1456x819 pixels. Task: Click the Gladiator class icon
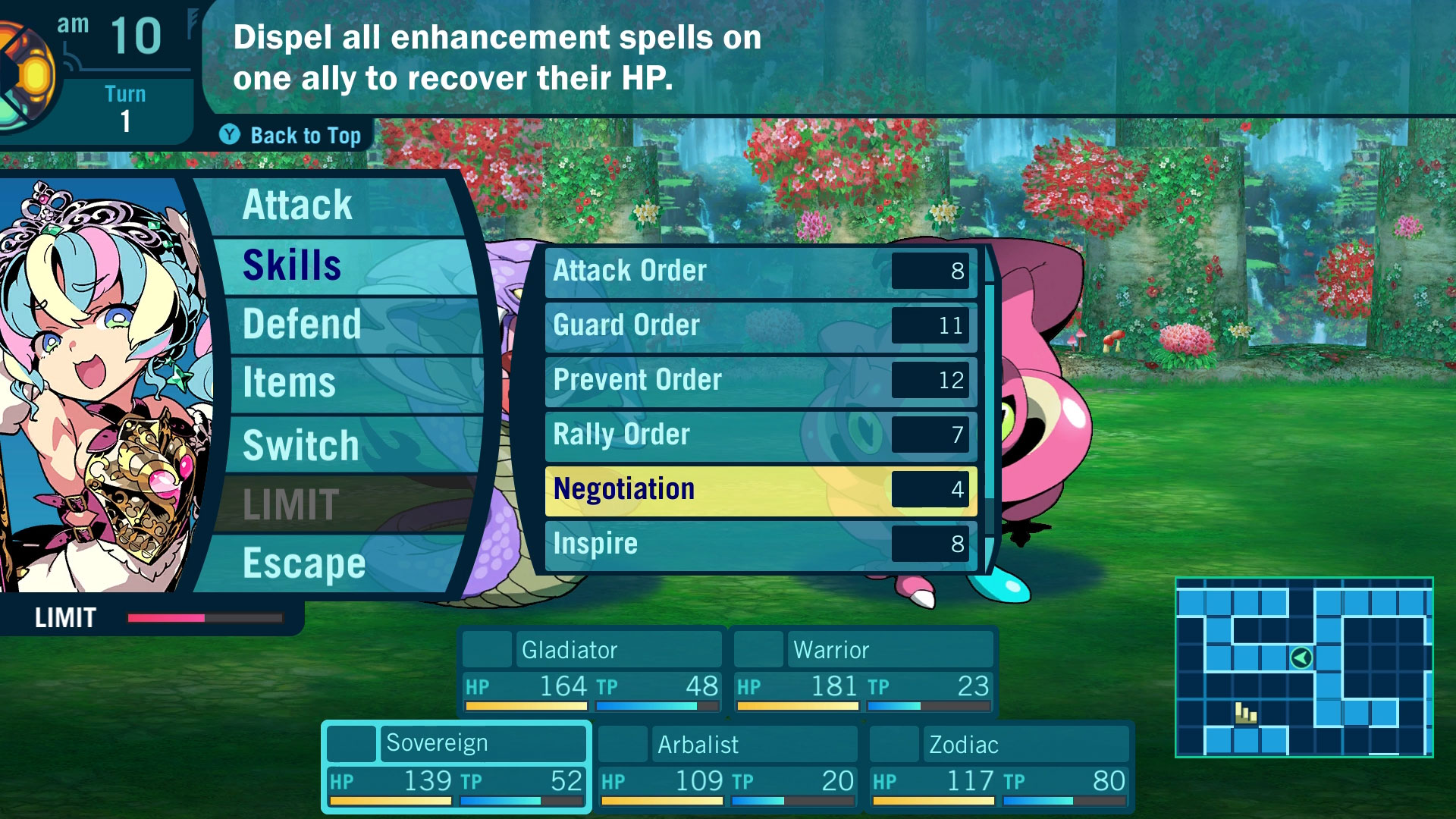coord(488,649)
